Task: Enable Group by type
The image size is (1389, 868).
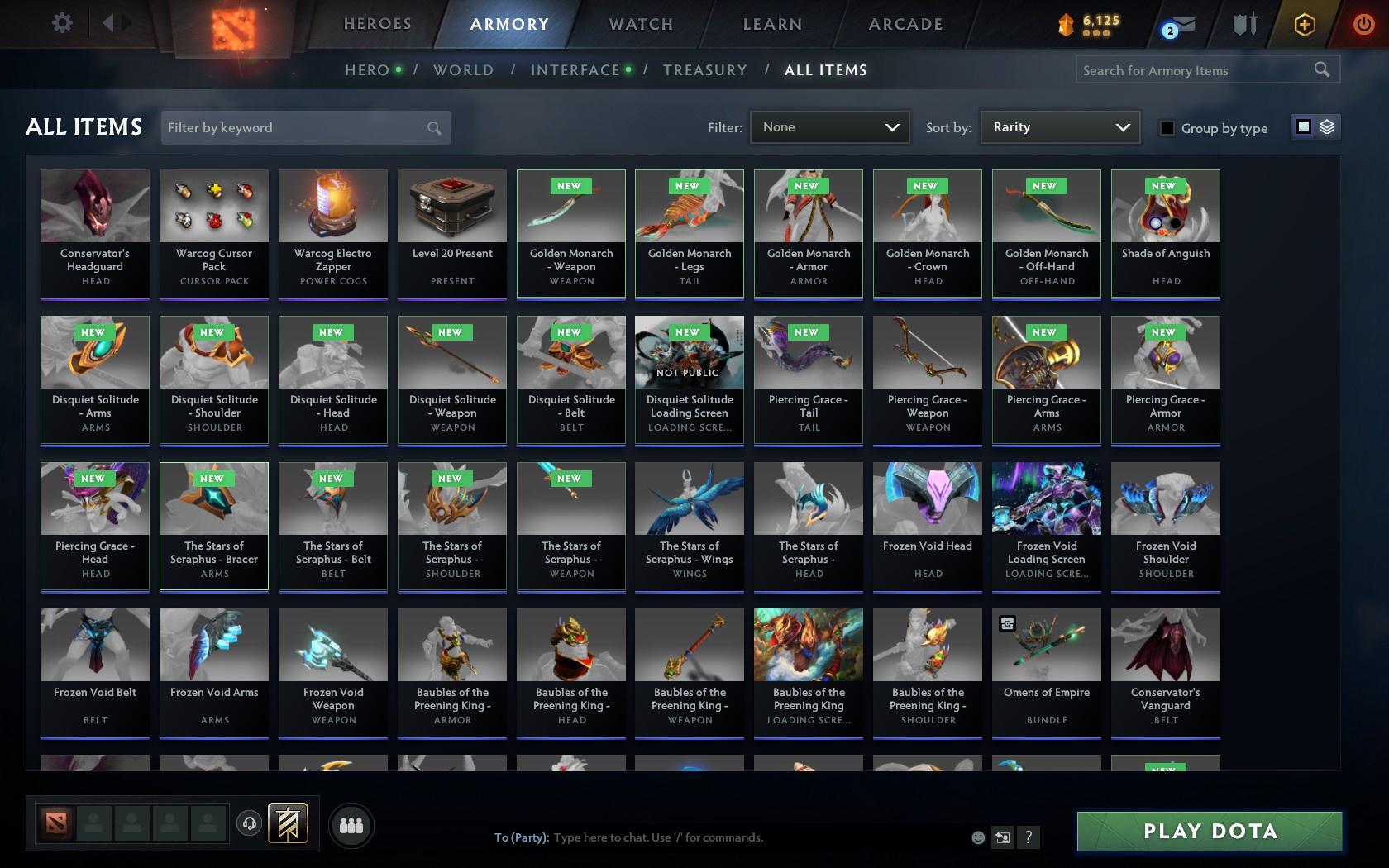Action: 1166,129
